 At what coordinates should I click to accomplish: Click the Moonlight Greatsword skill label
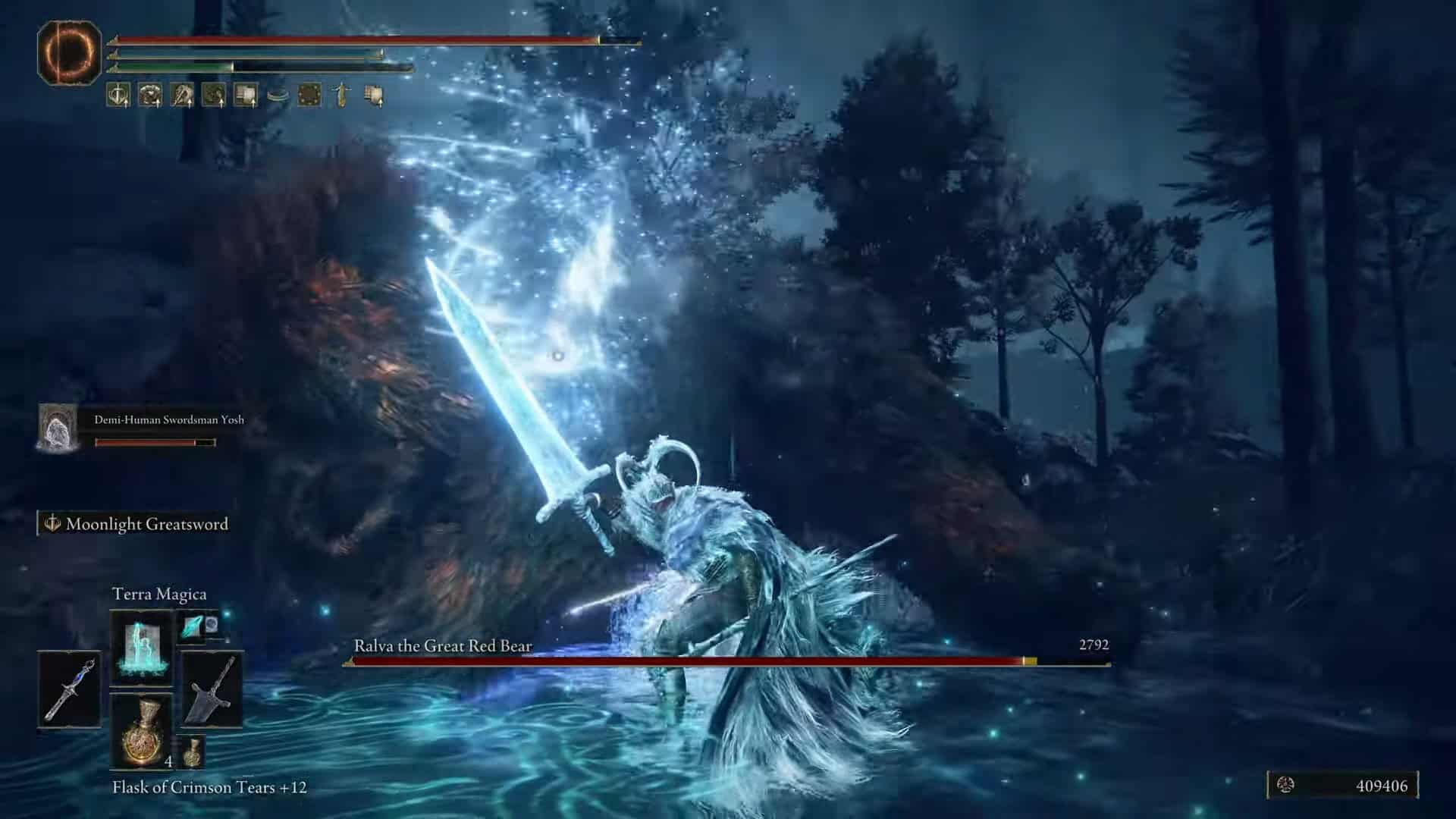click(x=138, y=524)
